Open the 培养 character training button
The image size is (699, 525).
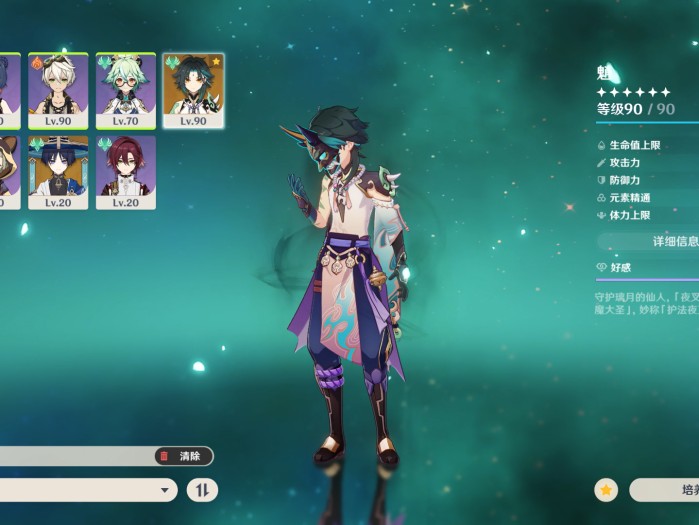click(668, 490)
